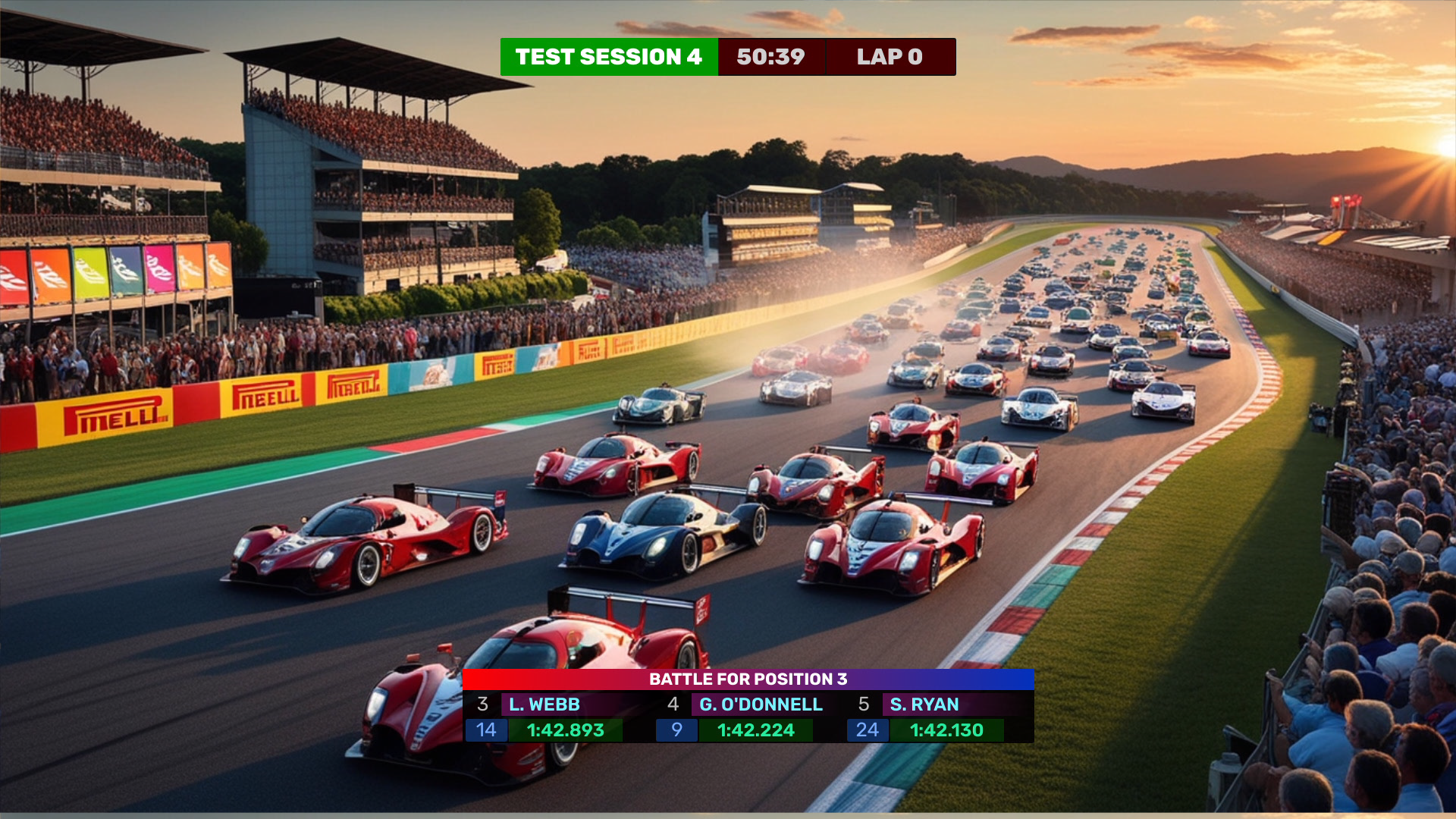Select G. O'Donnell driver entry
The width and height of the screenshot is (1456, 819).
click(760, 704)
